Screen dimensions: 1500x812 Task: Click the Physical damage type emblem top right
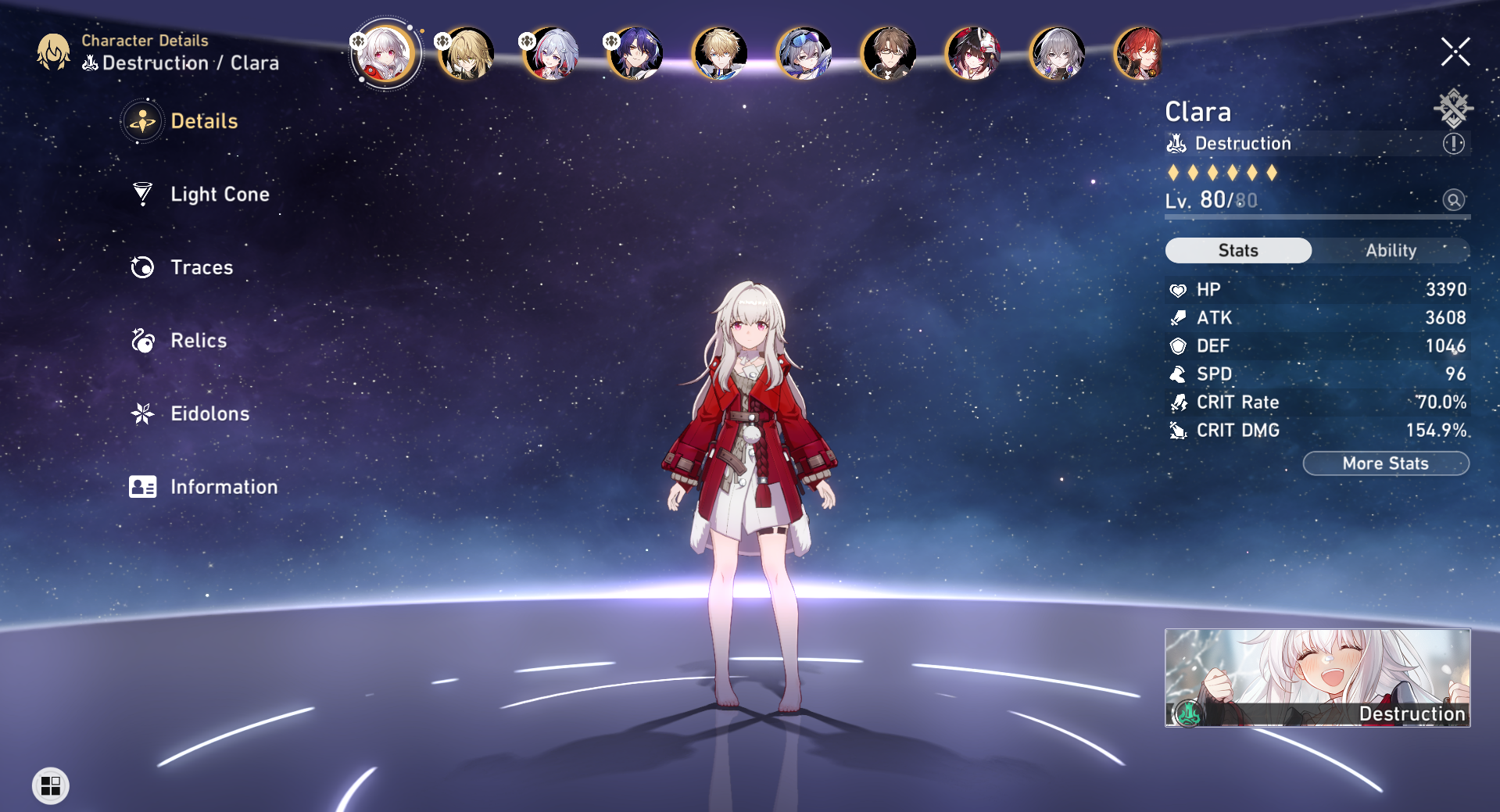[1453, 109]
